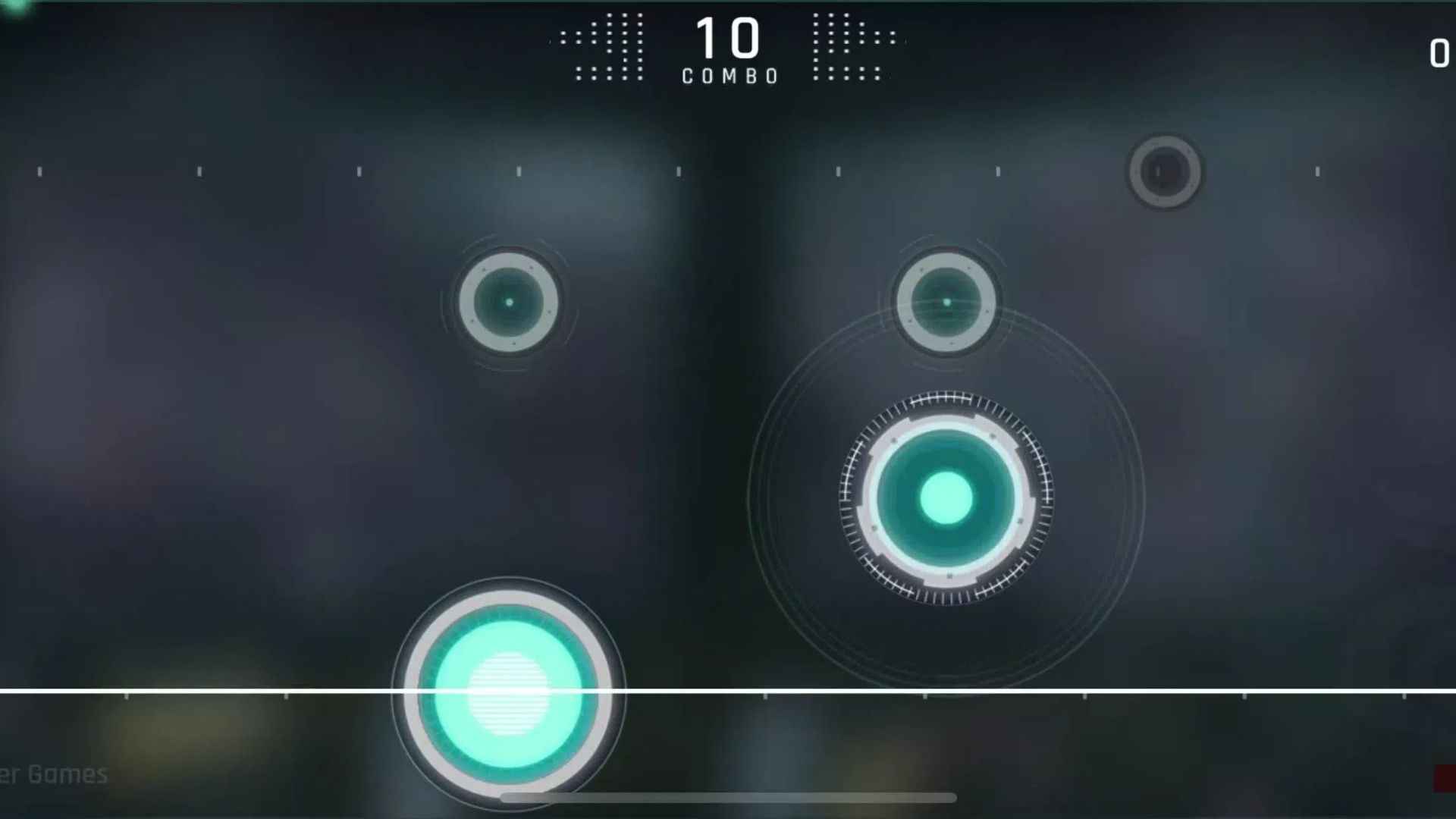The image size is (1456, 819).
Task: Click the song progress bar at the bottom
Action: pyautogui.click(x=728, y=797)
